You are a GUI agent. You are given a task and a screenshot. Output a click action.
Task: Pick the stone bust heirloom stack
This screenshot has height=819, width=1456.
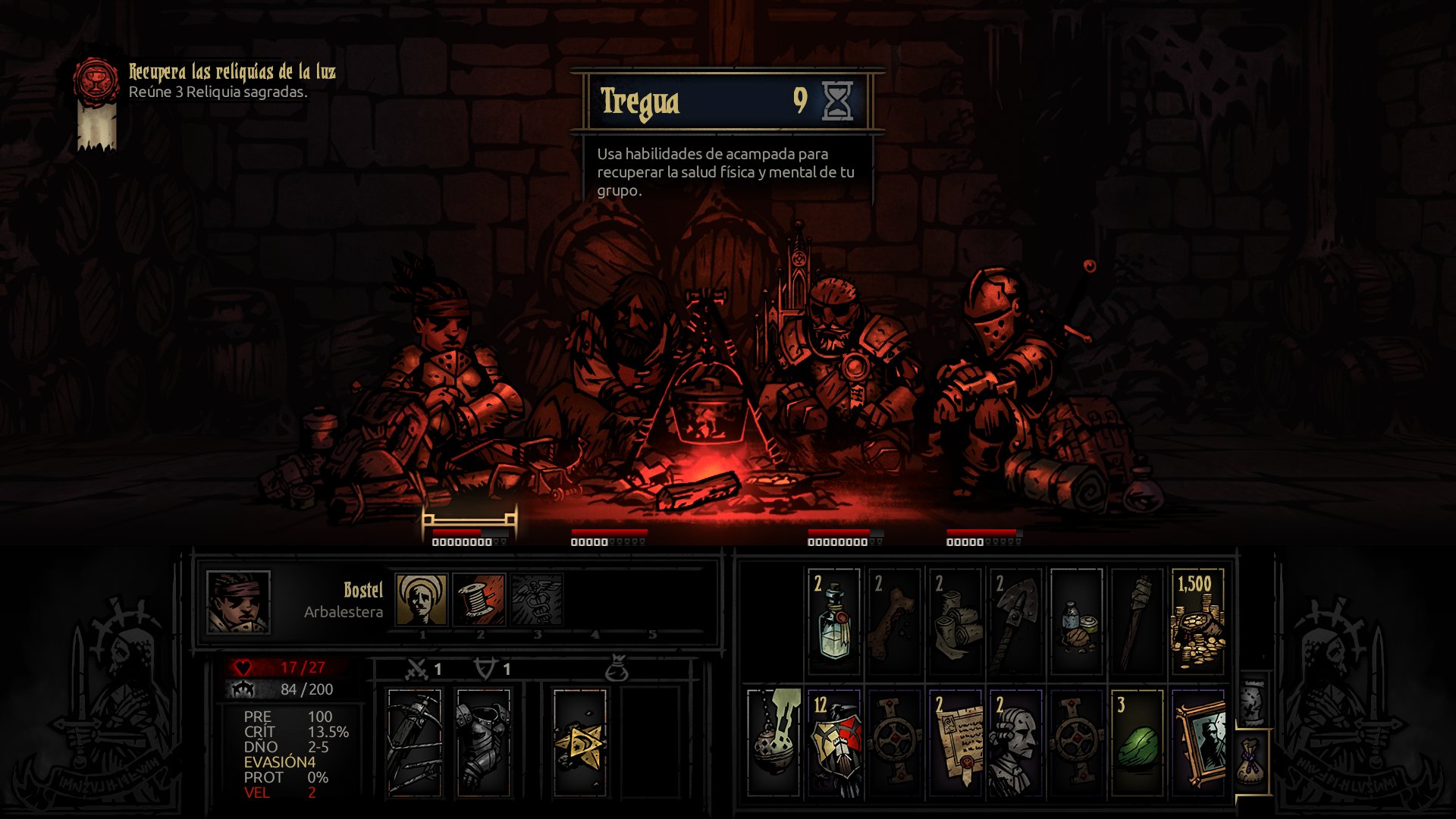[1015, 742]
